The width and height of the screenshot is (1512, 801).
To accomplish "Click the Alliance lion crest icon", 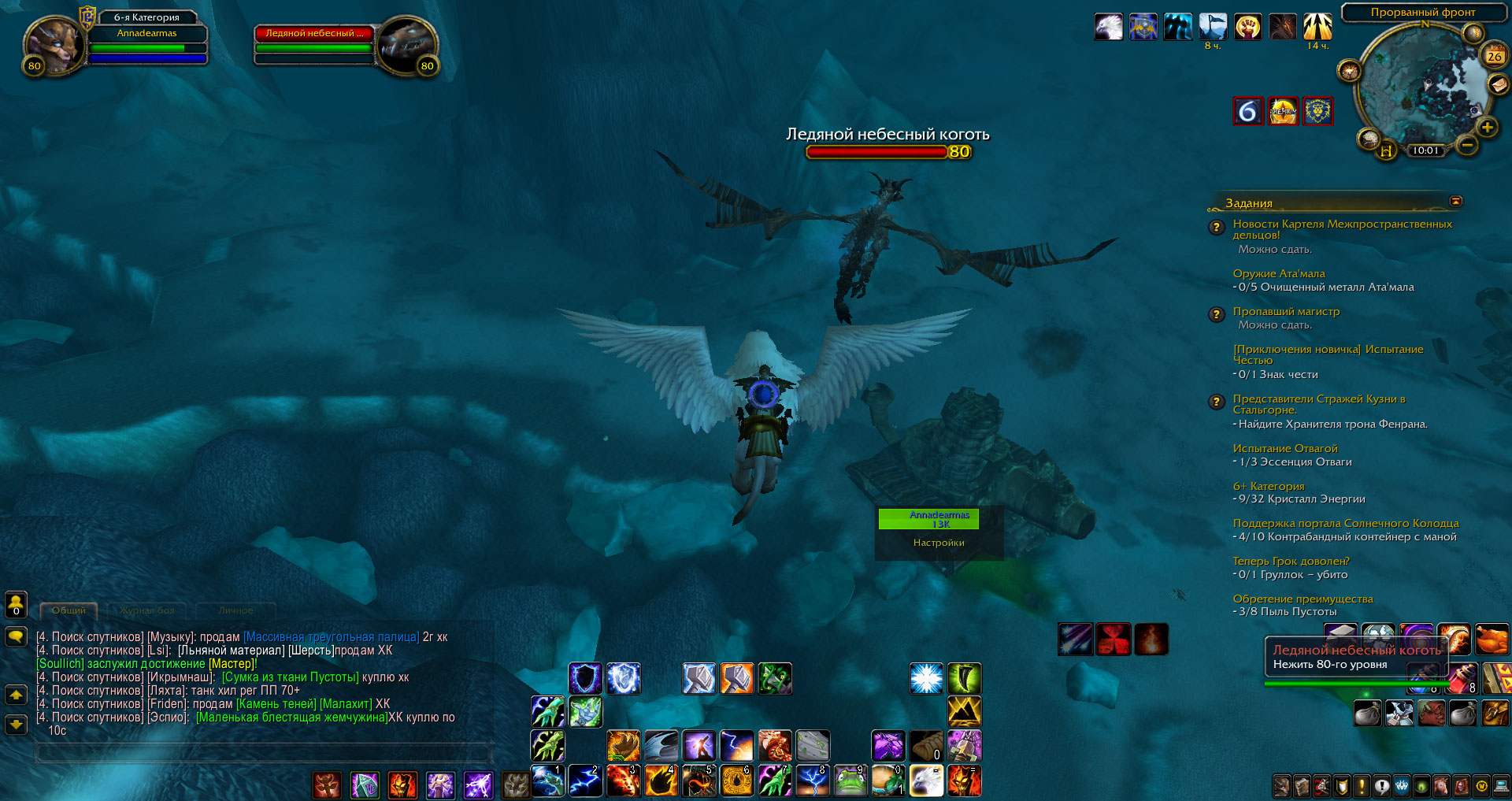I will [1317, 111].
